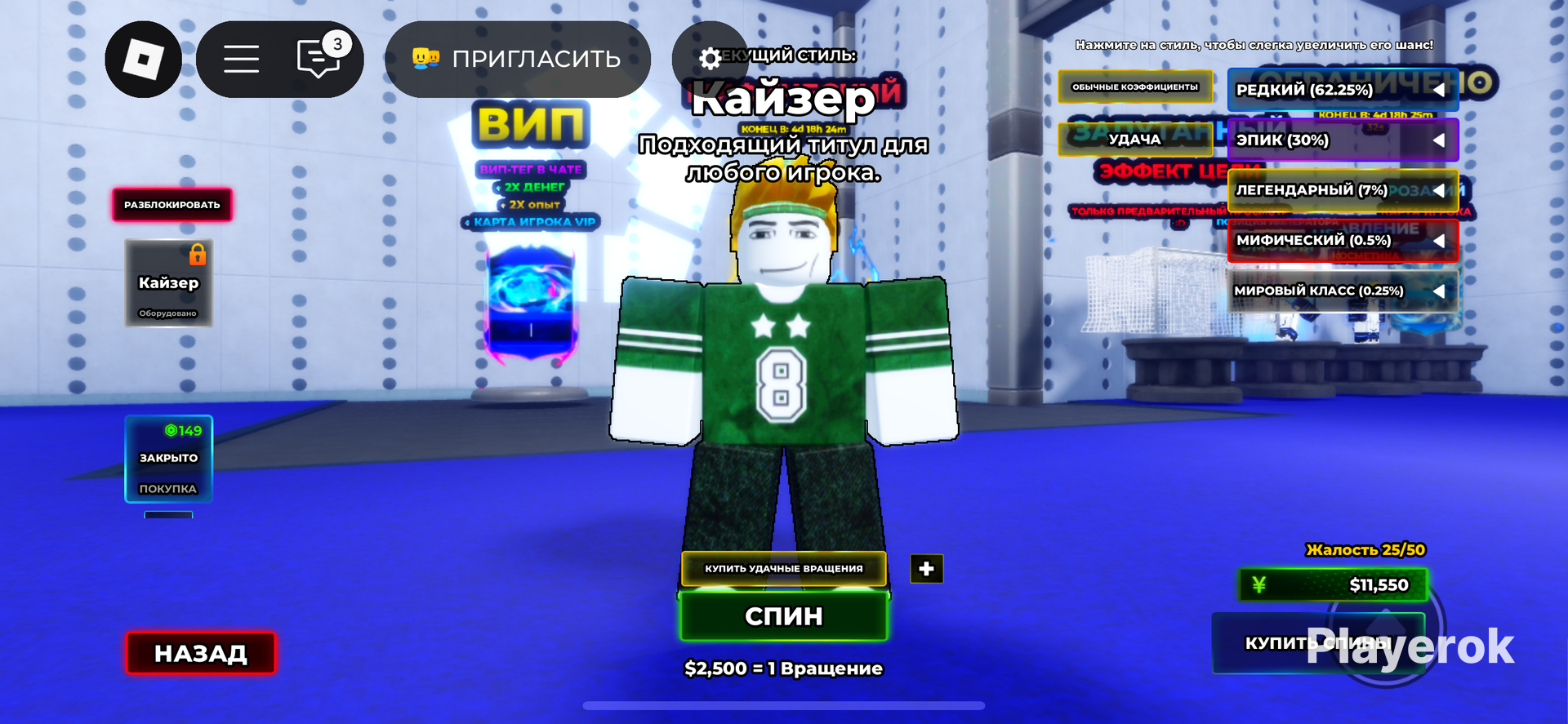Enable the УДАЧА boost

(1134, 139)
